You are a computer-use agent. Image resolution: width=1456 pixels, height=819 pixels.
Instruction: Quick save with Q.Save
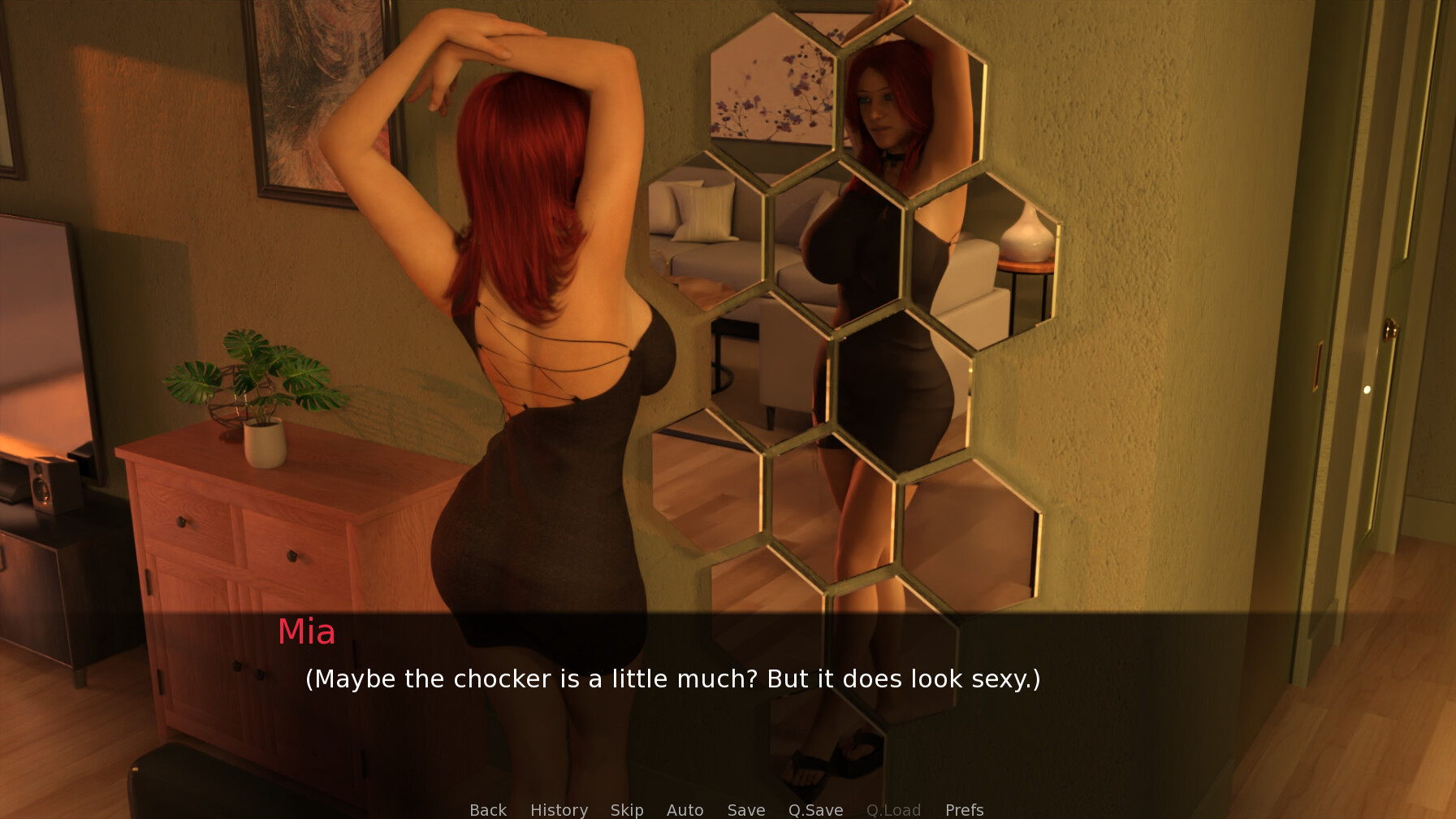815,809
